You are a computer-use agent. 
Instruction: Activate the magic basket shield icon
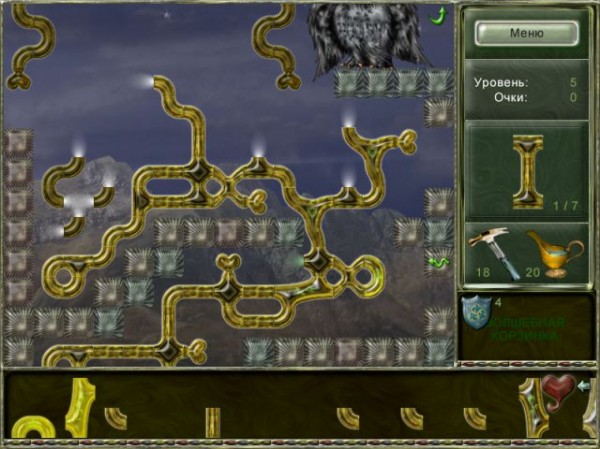477,315
